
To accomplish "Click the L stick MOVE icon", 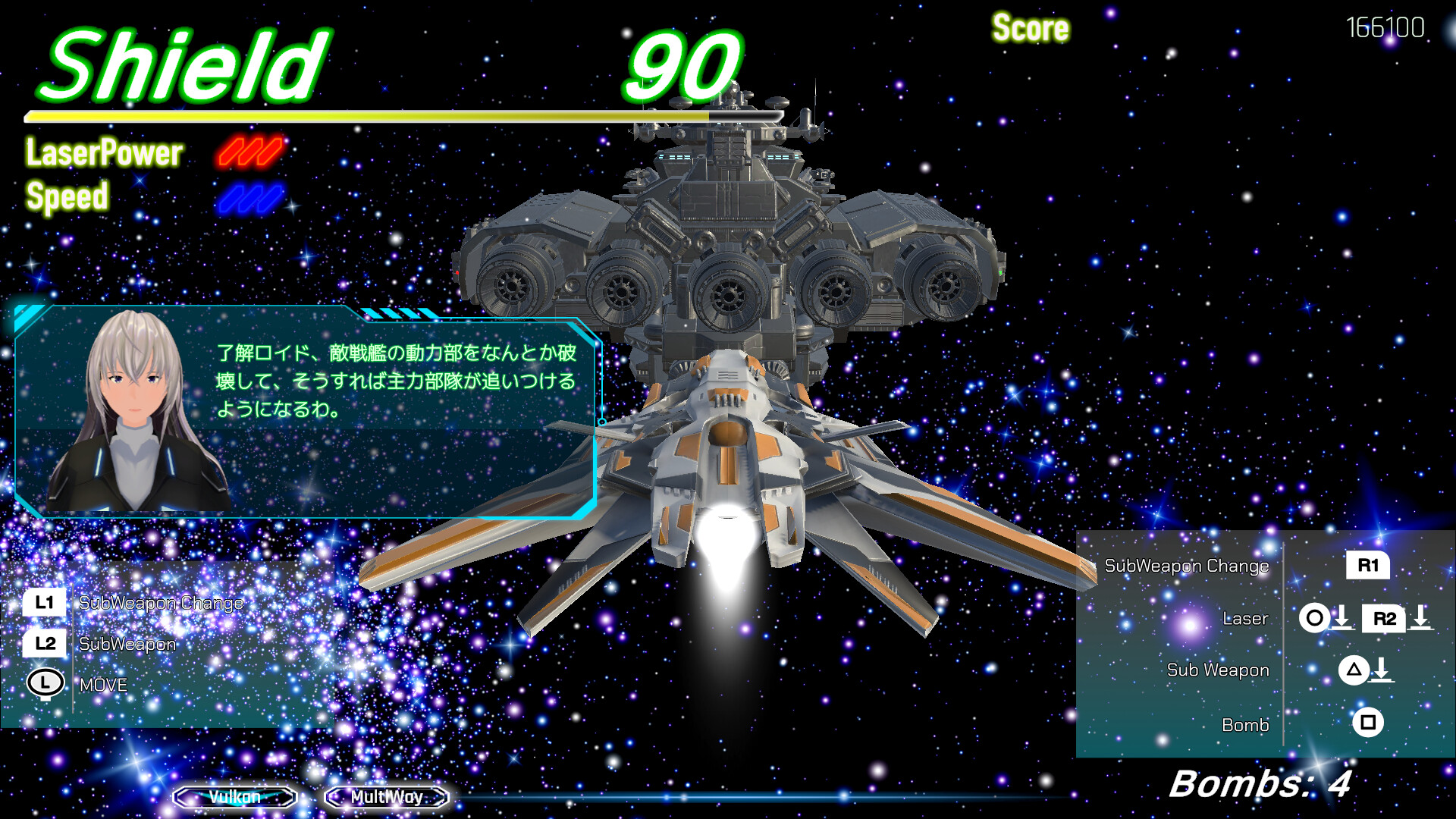I will pos(45,684).
